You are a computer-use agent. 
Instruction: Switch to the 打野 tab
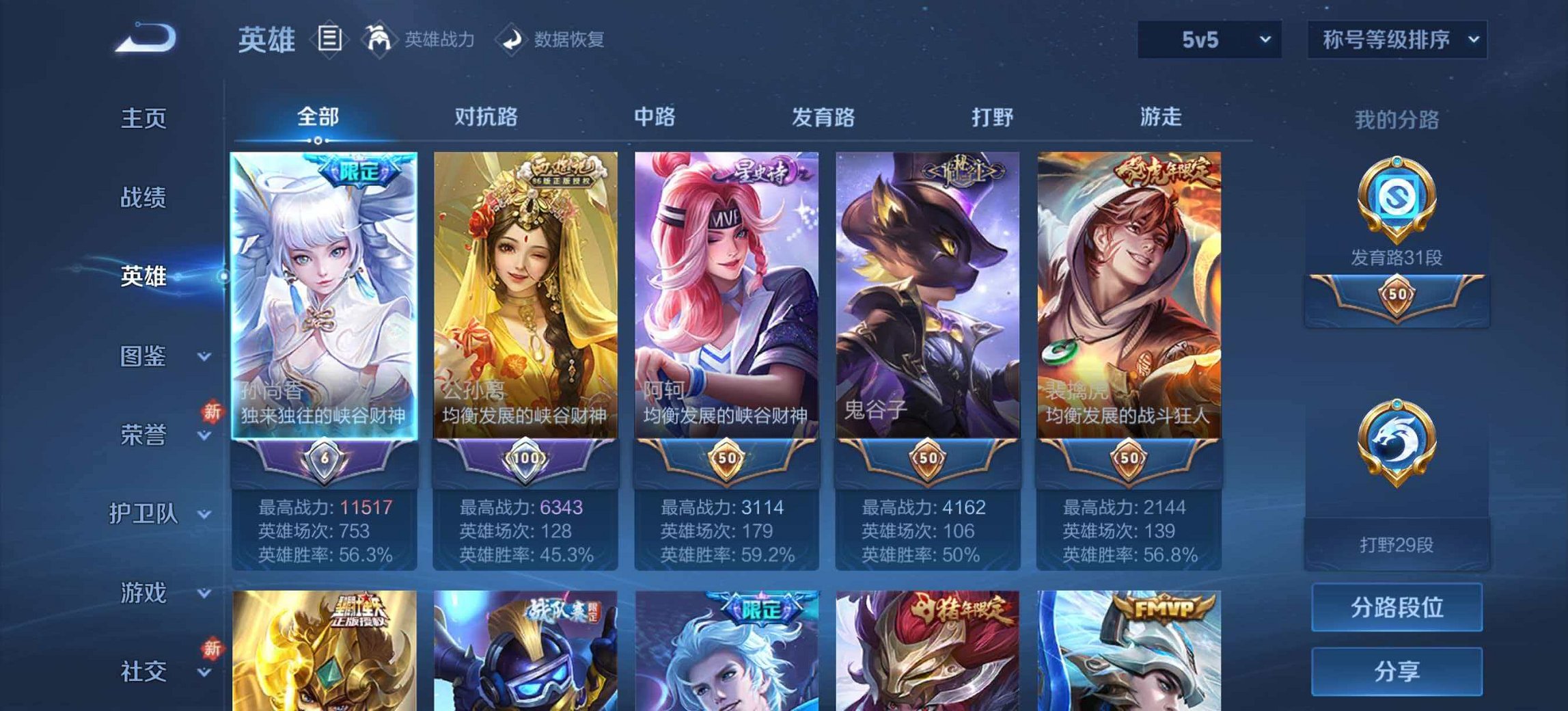[993, 118]
